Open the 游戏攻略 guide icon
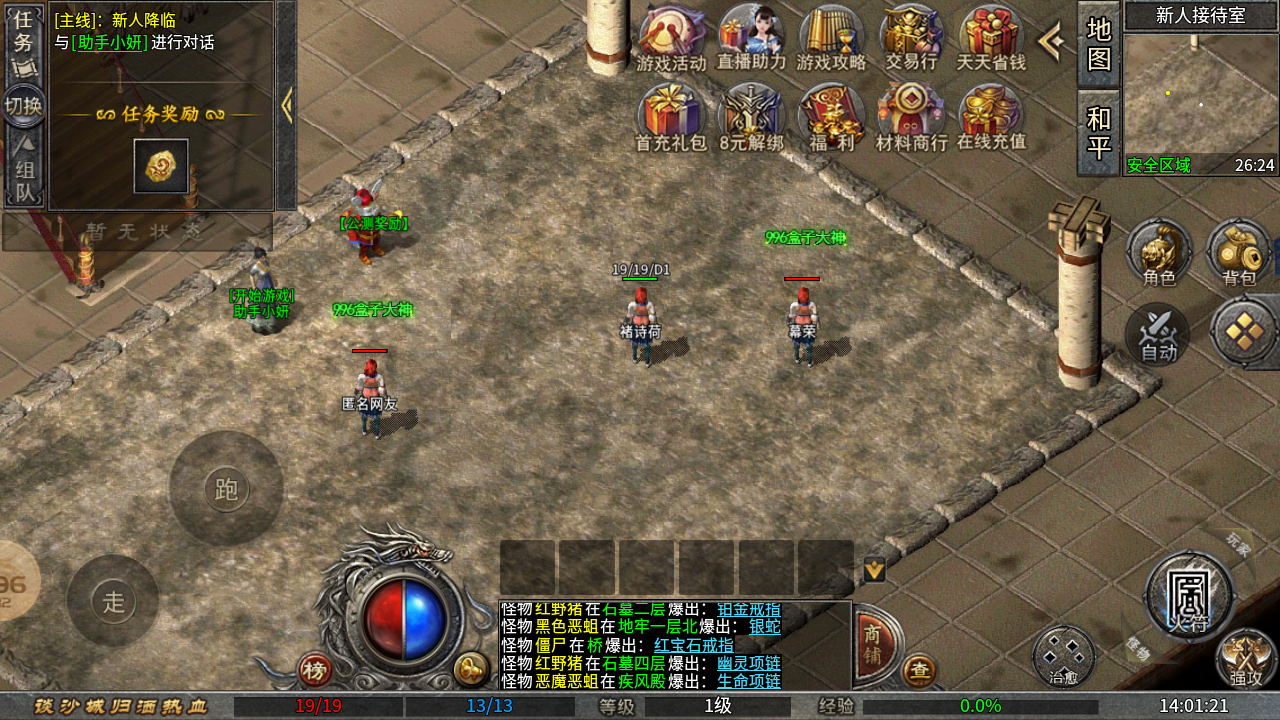 pyautogui.click(x=831, y=38)
